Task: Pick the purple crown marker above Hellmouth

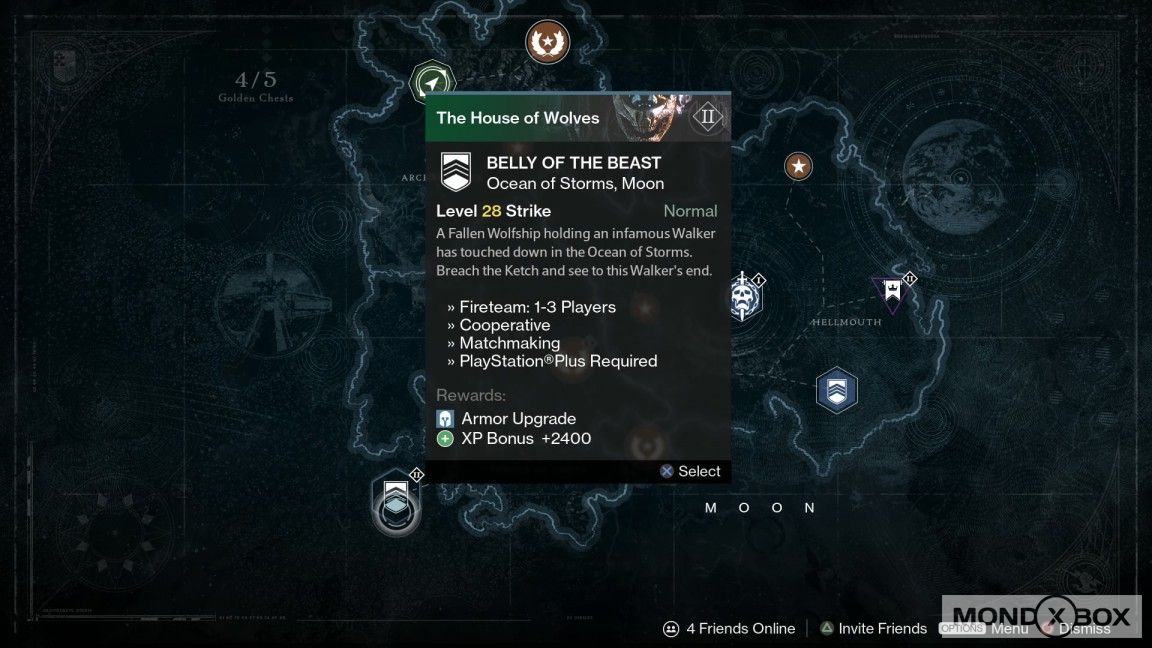Action: 892,292
